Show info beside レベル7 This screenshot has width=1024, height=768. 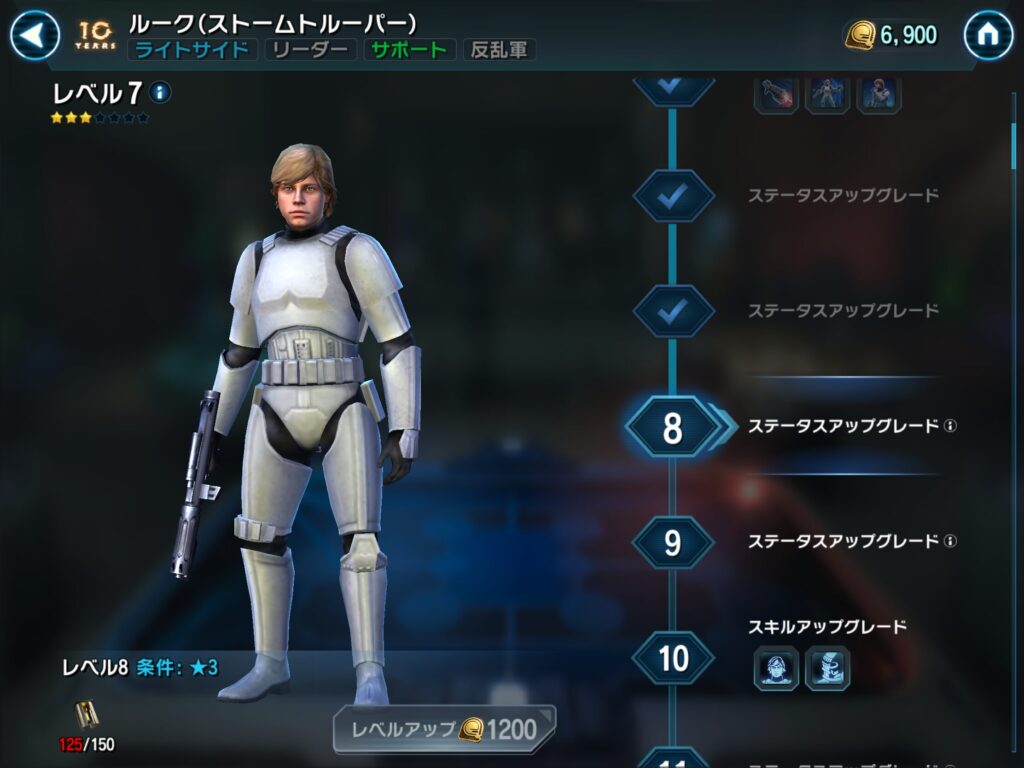[160, 93]
